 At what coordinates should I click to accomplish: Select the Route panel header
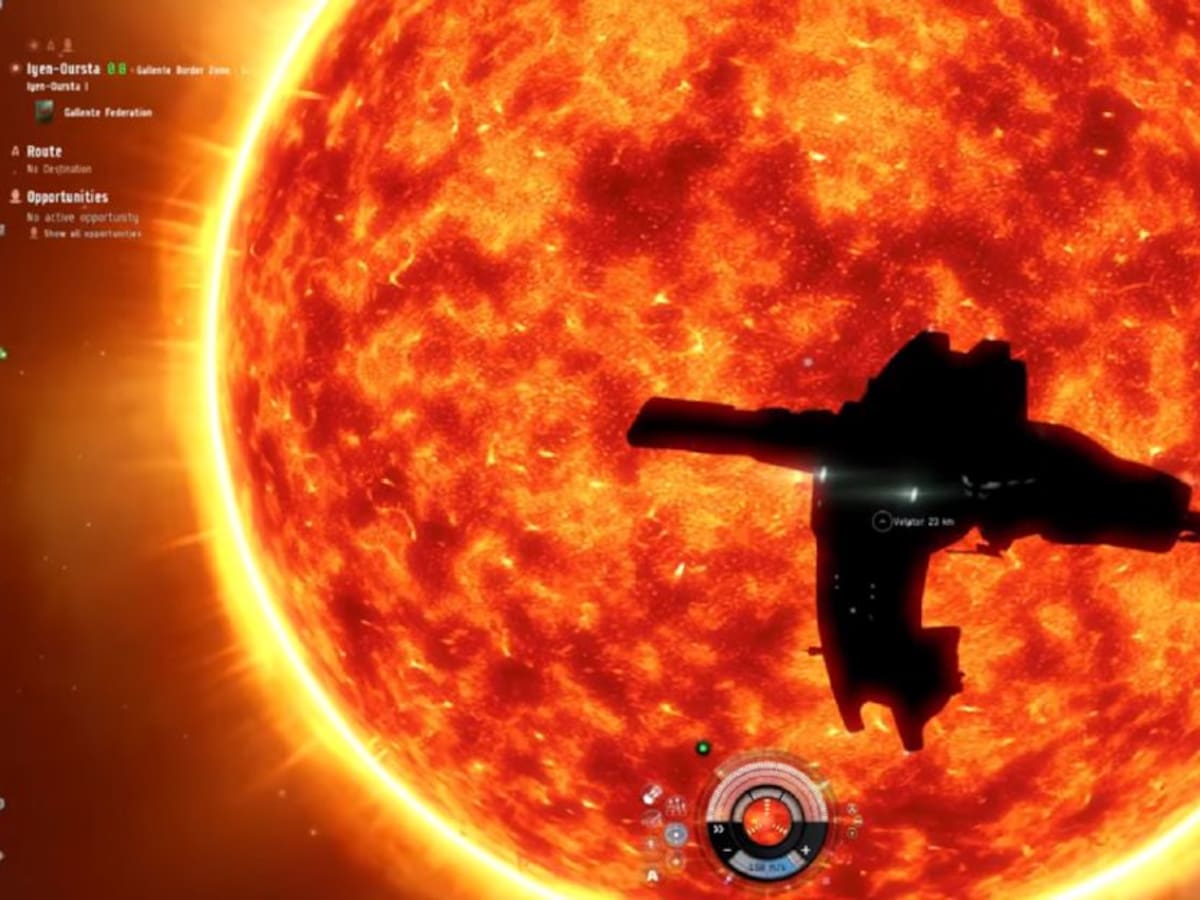pyautogui.click(x=44, y=151)
